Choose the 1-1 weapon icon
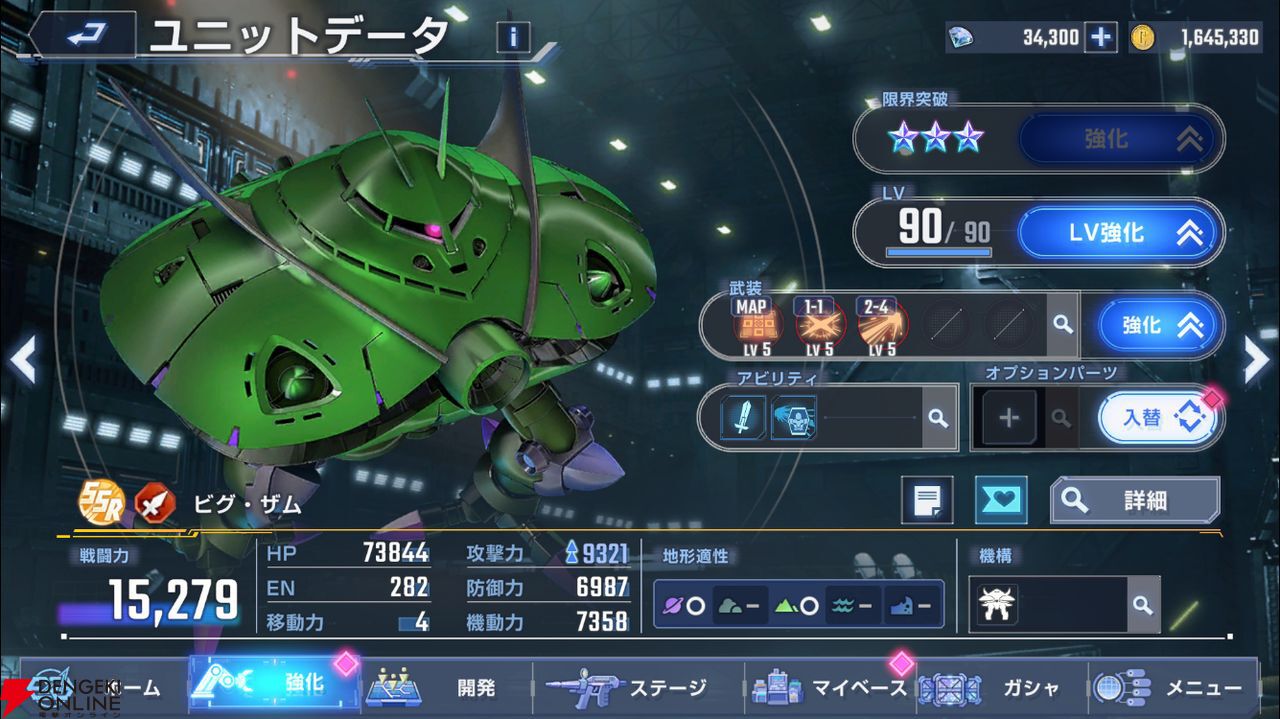This screenshot has width=1280, height=719. click(x=820, y=325)
